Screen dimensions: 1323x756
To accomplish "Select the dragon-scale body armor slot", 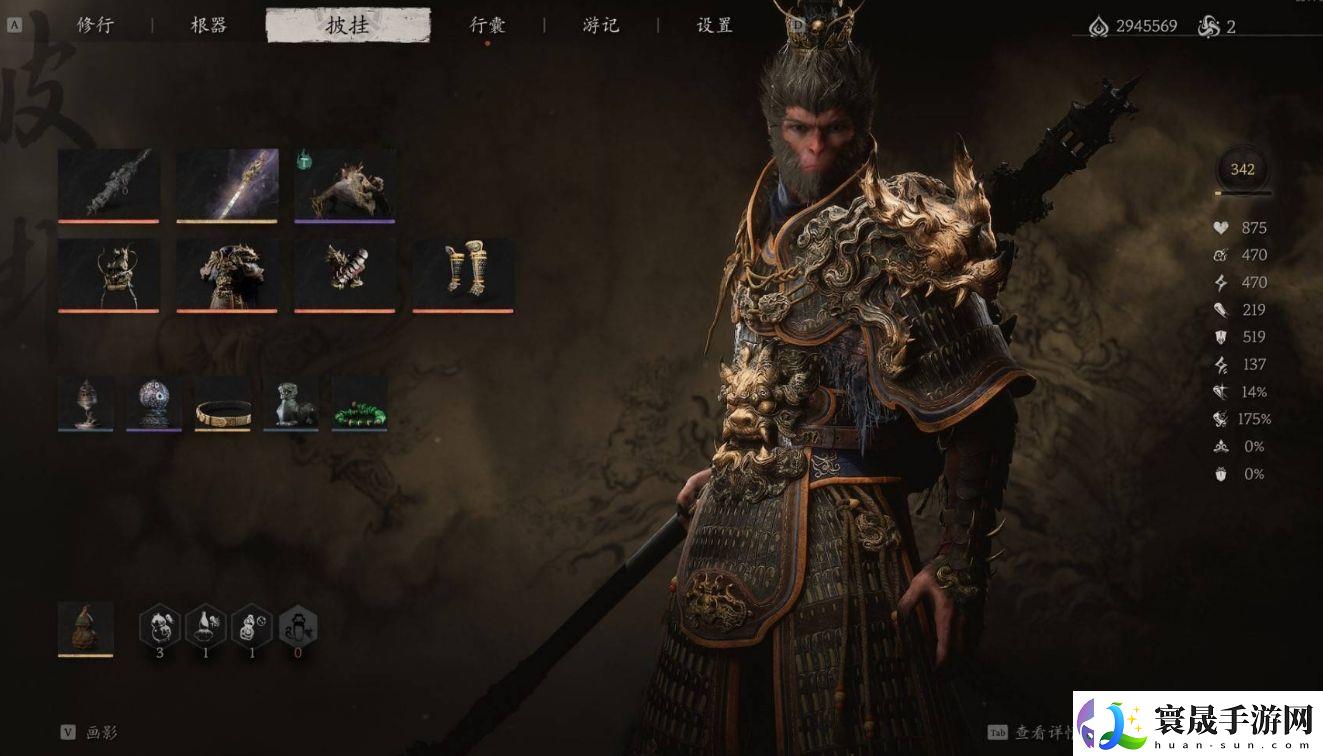I will click(x=227, y=274).
